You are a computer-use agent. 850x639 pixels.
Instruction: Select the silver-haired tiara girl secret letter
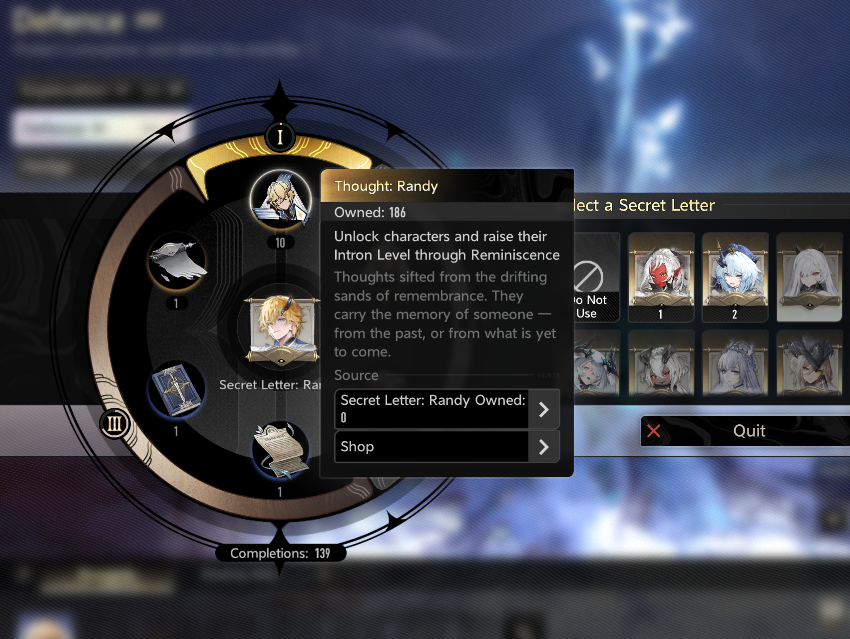[x=735, y=364]
